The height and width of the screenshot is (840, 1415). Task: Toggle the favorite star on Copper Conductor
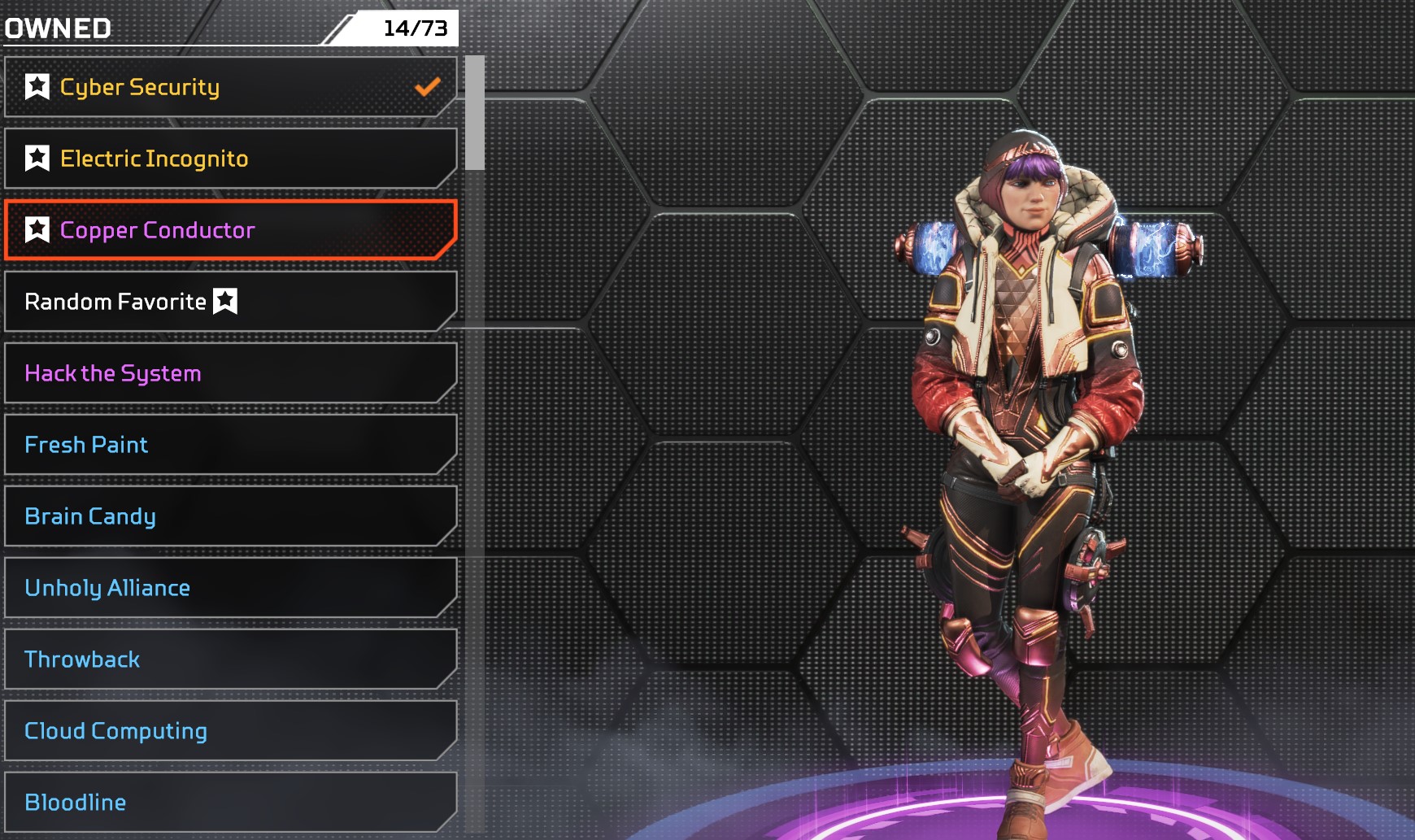tap(37, 229)
